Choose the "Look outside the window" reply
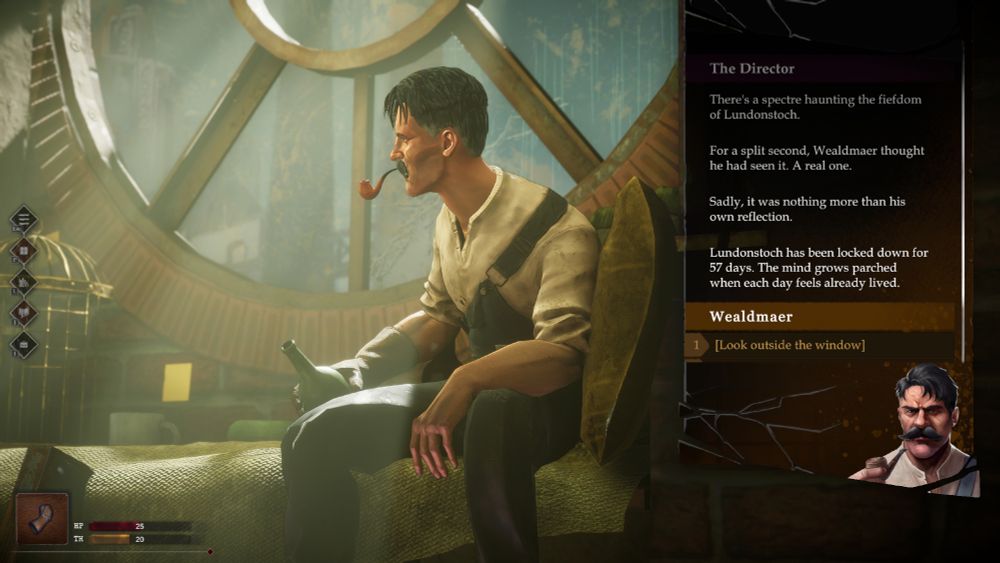 790,346
